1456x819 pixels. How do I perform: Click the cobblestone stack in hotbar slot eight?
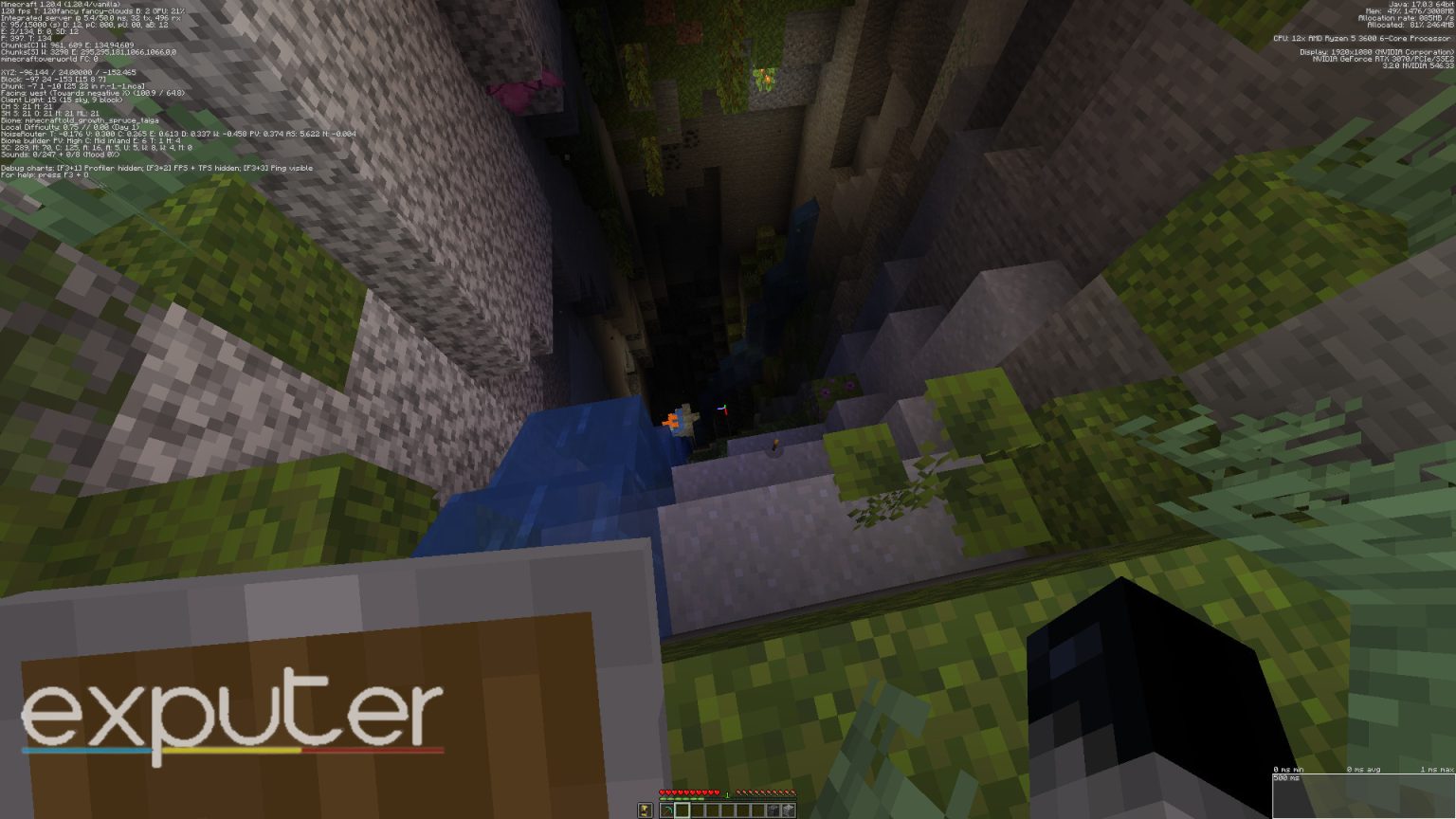(x=773, y=810)
